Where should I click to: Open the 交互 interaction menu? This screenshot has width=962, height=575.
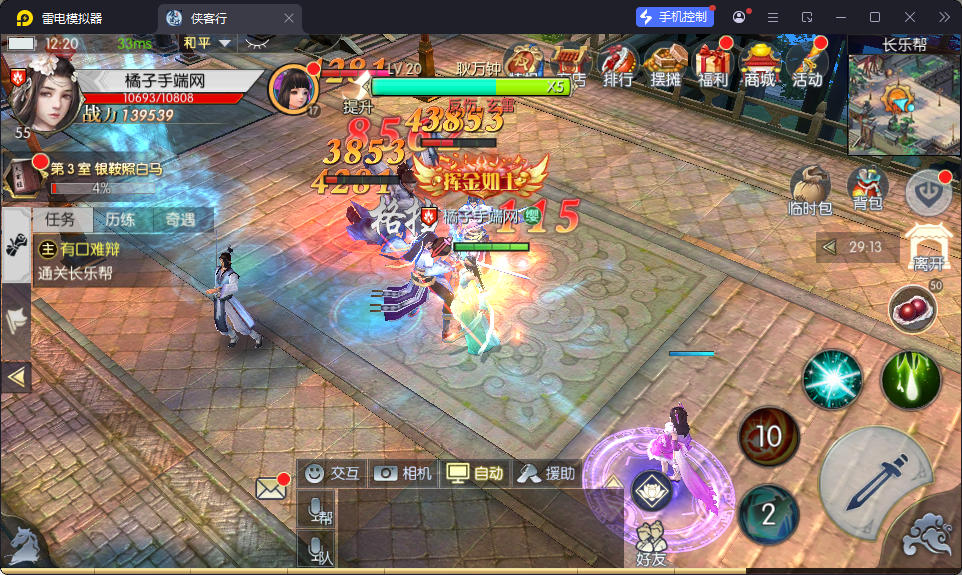[x=332, y=473]
